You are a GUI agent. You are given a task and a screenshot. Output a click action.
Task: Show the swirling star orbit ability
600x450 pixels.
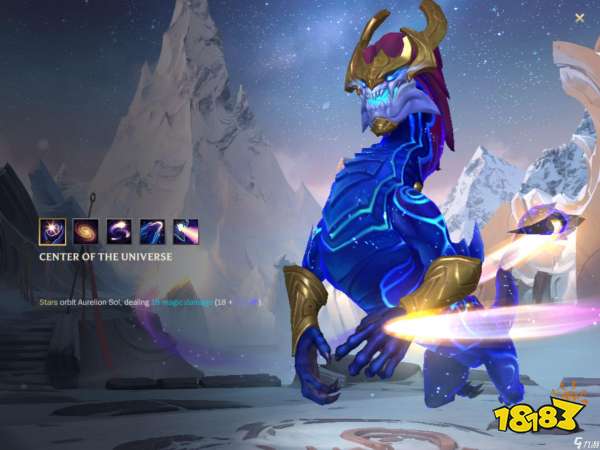click(x=119, y=232)
